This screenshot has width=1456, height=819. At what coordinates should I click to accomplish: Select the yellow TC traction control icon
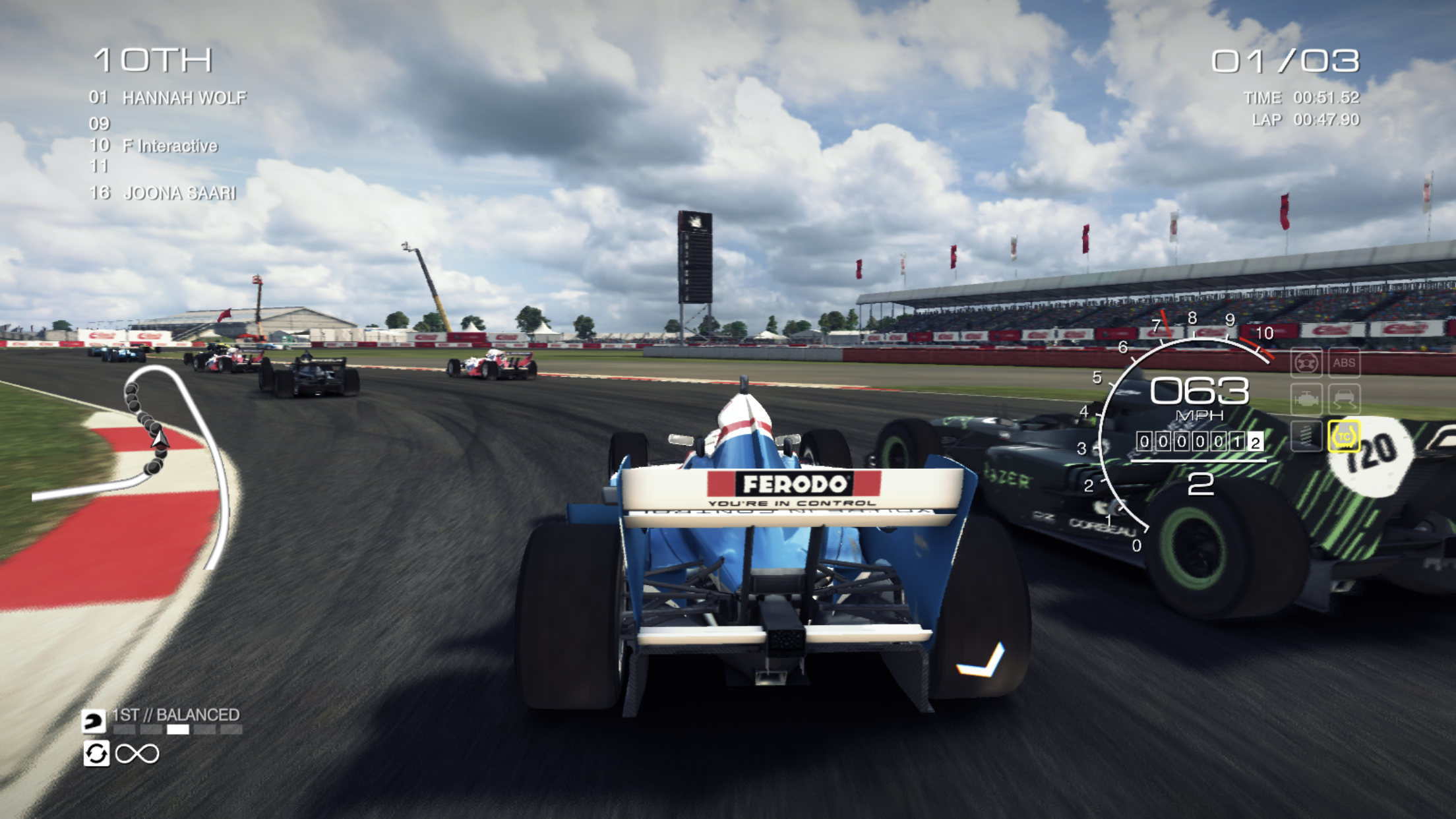pos(1345,436)
